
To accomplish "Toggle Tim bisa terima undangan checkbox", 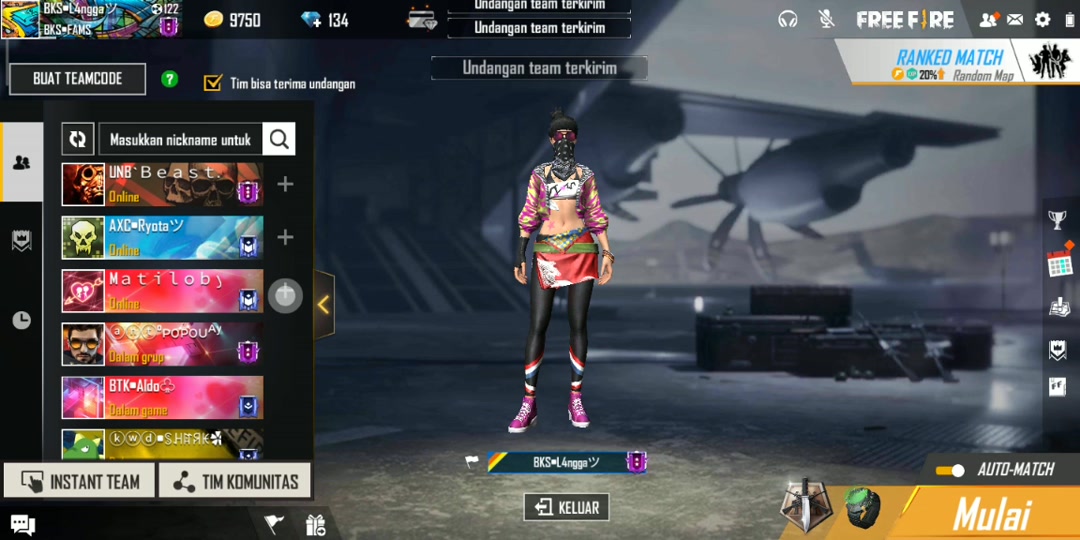I will coord(212,83).
